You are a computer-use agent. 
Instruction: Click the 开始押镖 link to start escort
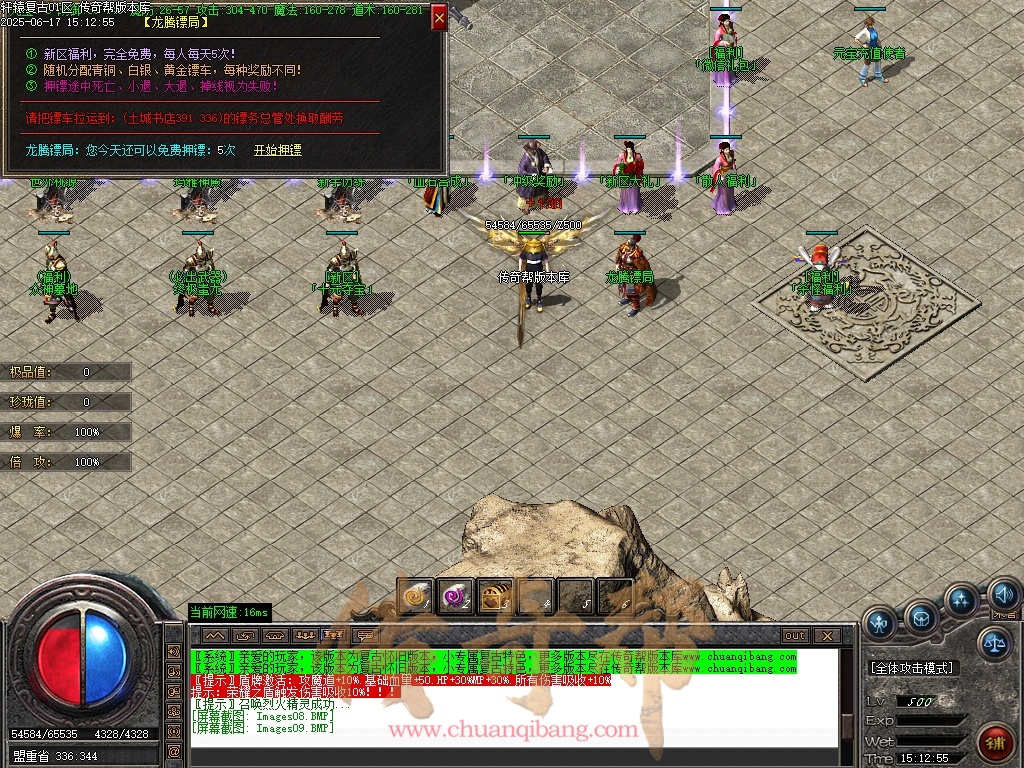tap(277, 150)
